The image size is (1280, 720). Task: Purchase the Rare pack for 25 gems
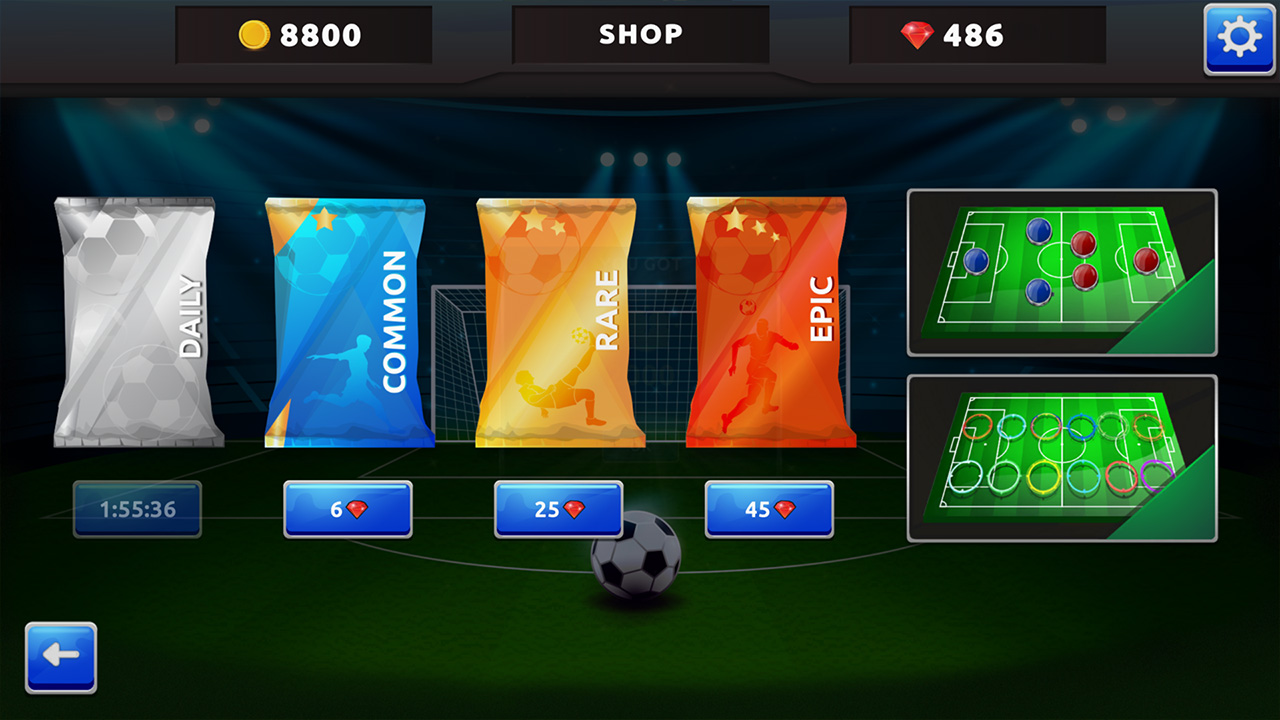(558, 509)
